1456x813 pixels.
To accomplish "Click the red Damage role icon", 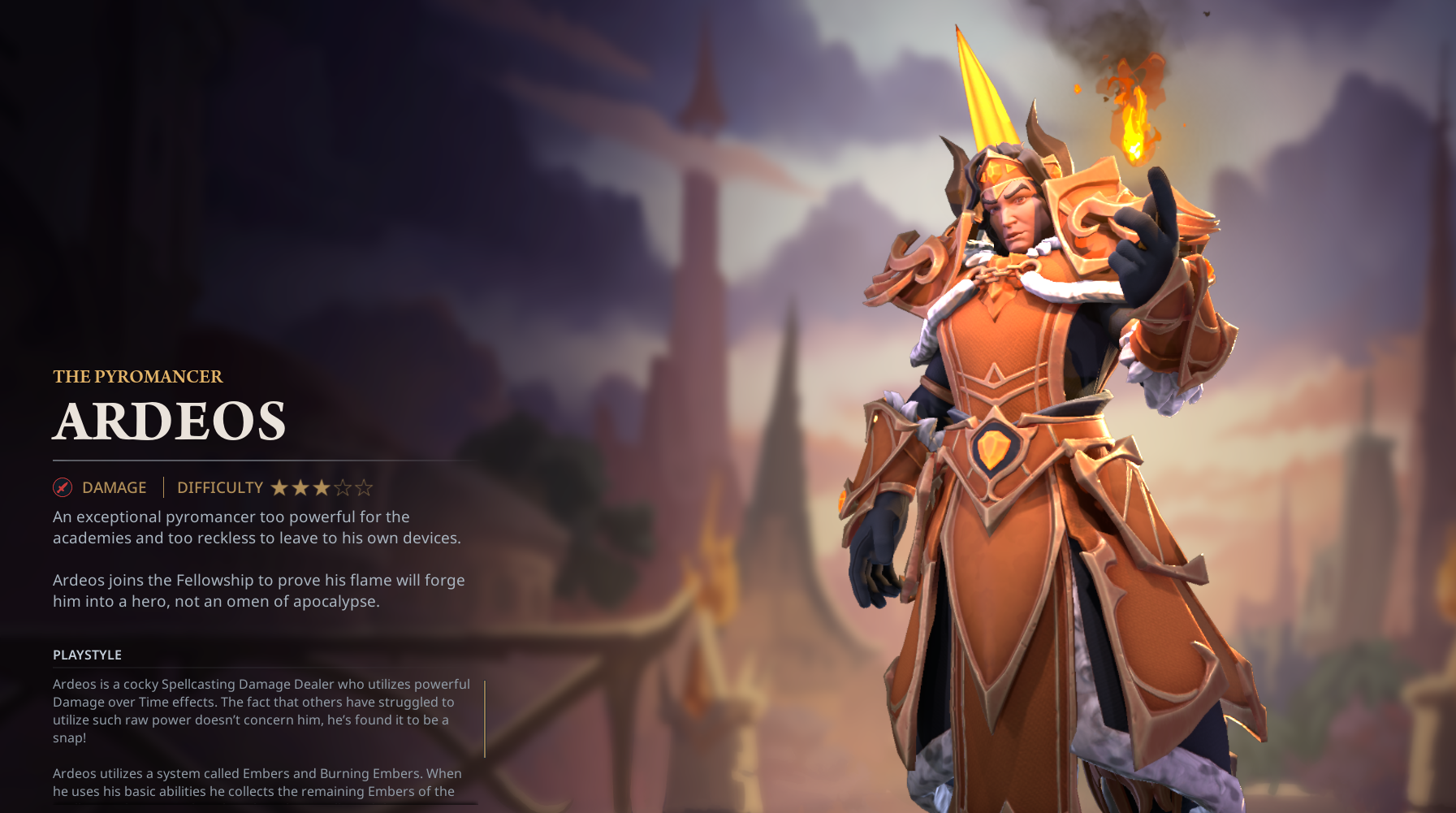I will [63, 487].
